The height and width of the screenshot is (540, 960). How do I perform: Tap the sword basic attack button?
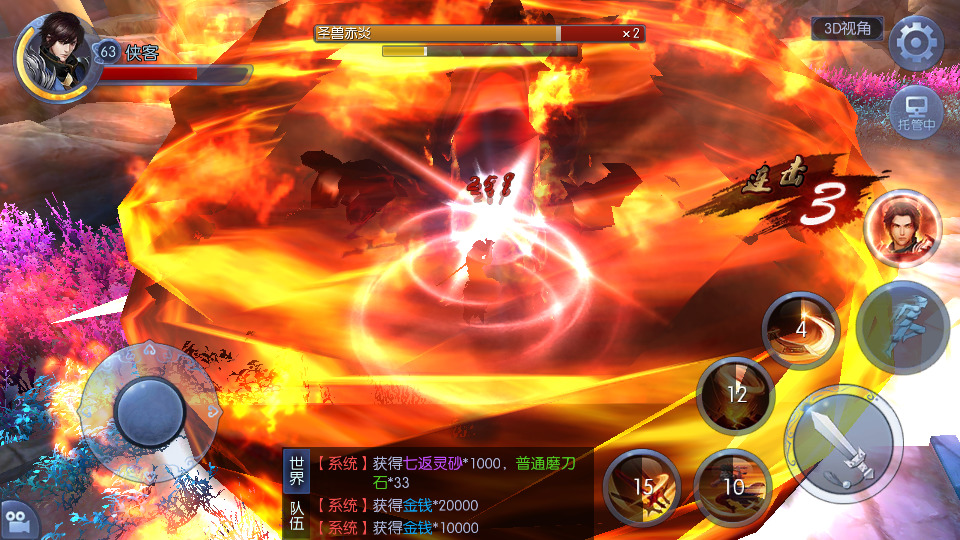click(843, 444)
